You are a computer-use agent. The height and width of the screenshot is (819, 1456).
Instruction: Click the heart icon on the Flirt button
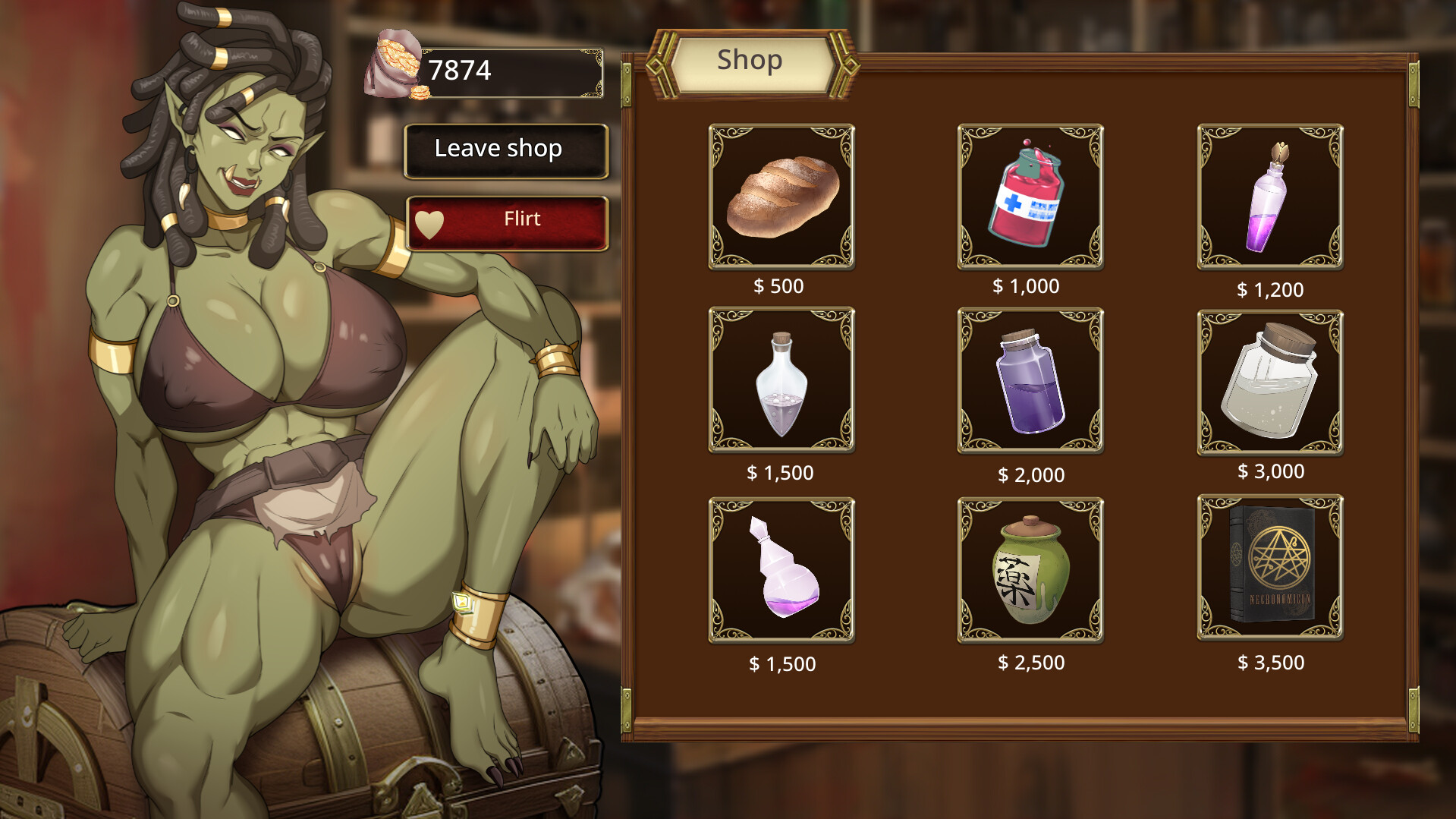[429, 219]
